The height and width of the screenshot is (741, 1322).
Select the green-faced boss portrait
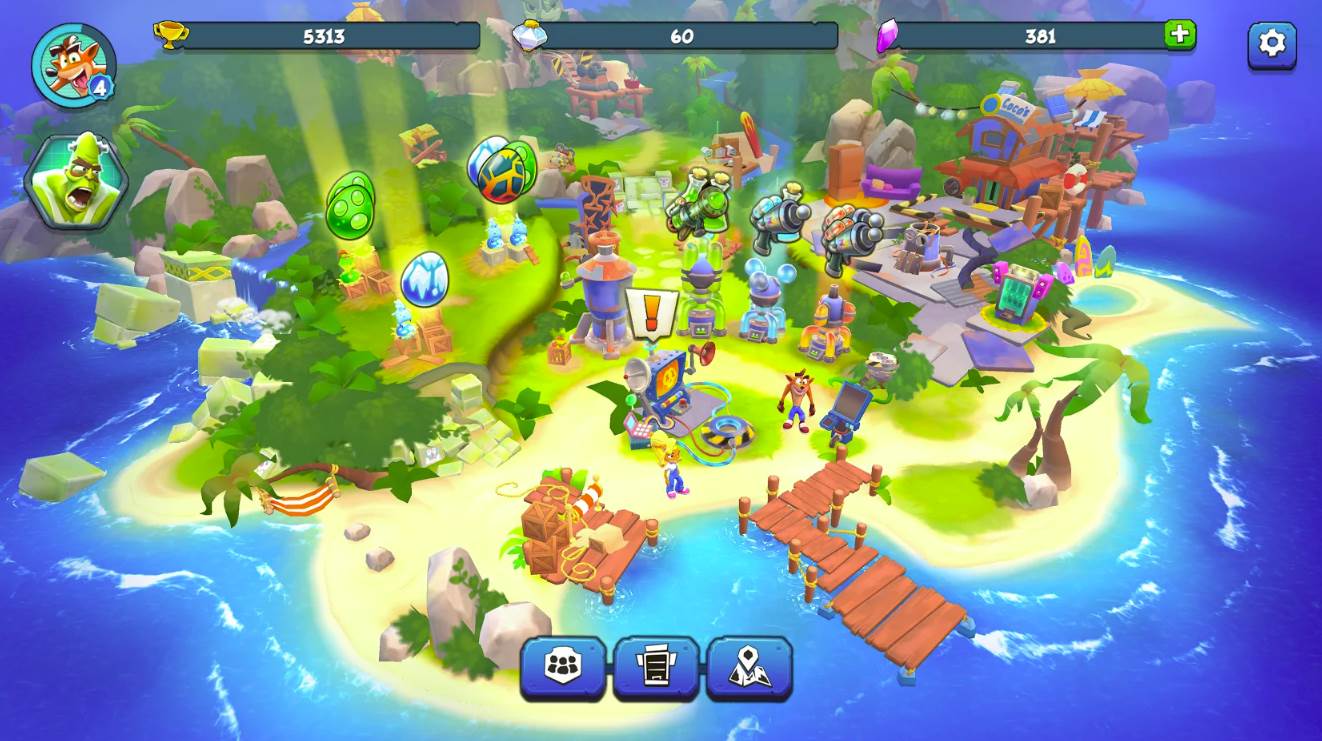coord(76,182)
